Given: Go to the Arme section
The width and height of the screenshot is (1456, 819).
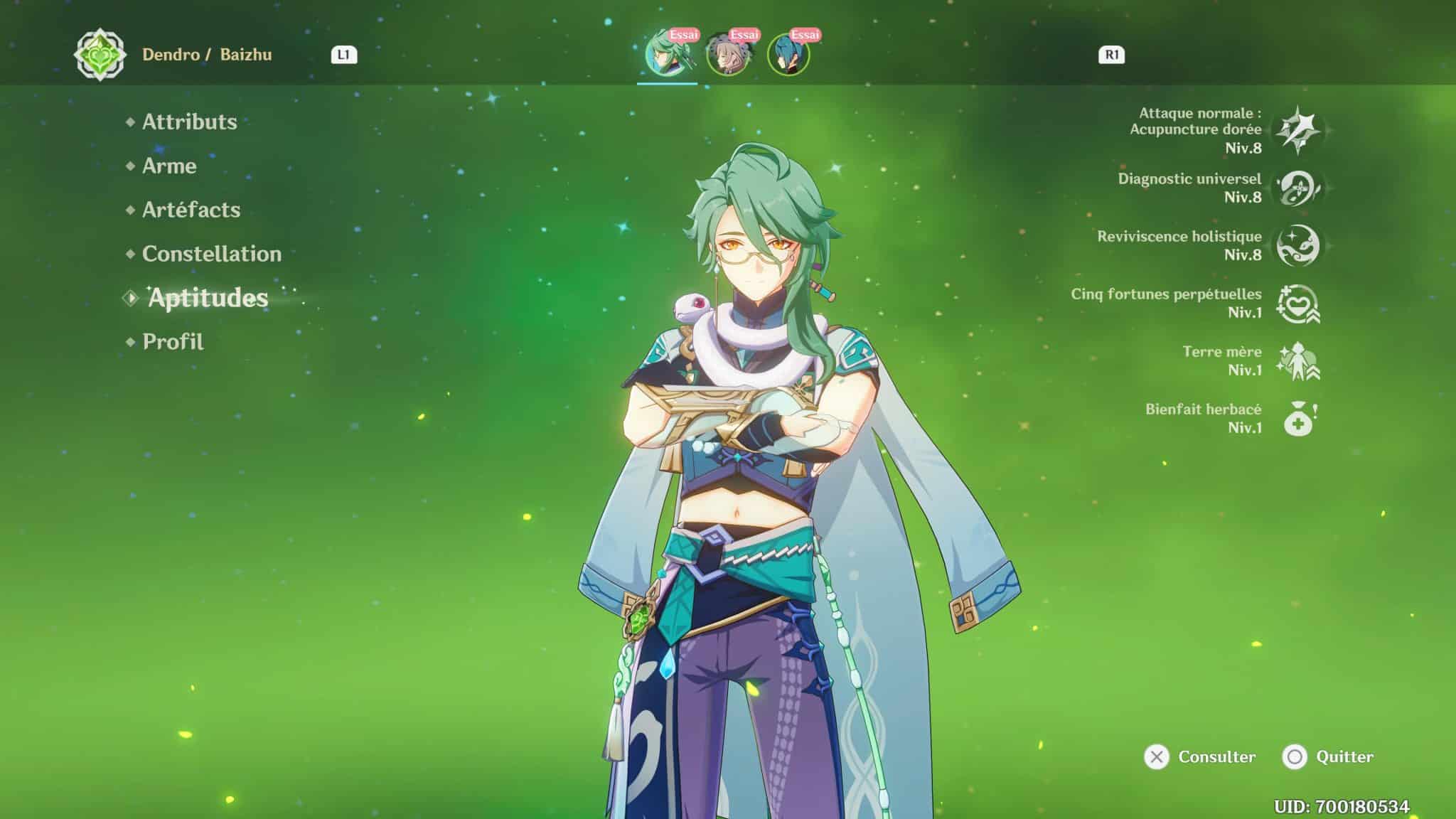Looking at the screenshot, I should click(169, 166).
